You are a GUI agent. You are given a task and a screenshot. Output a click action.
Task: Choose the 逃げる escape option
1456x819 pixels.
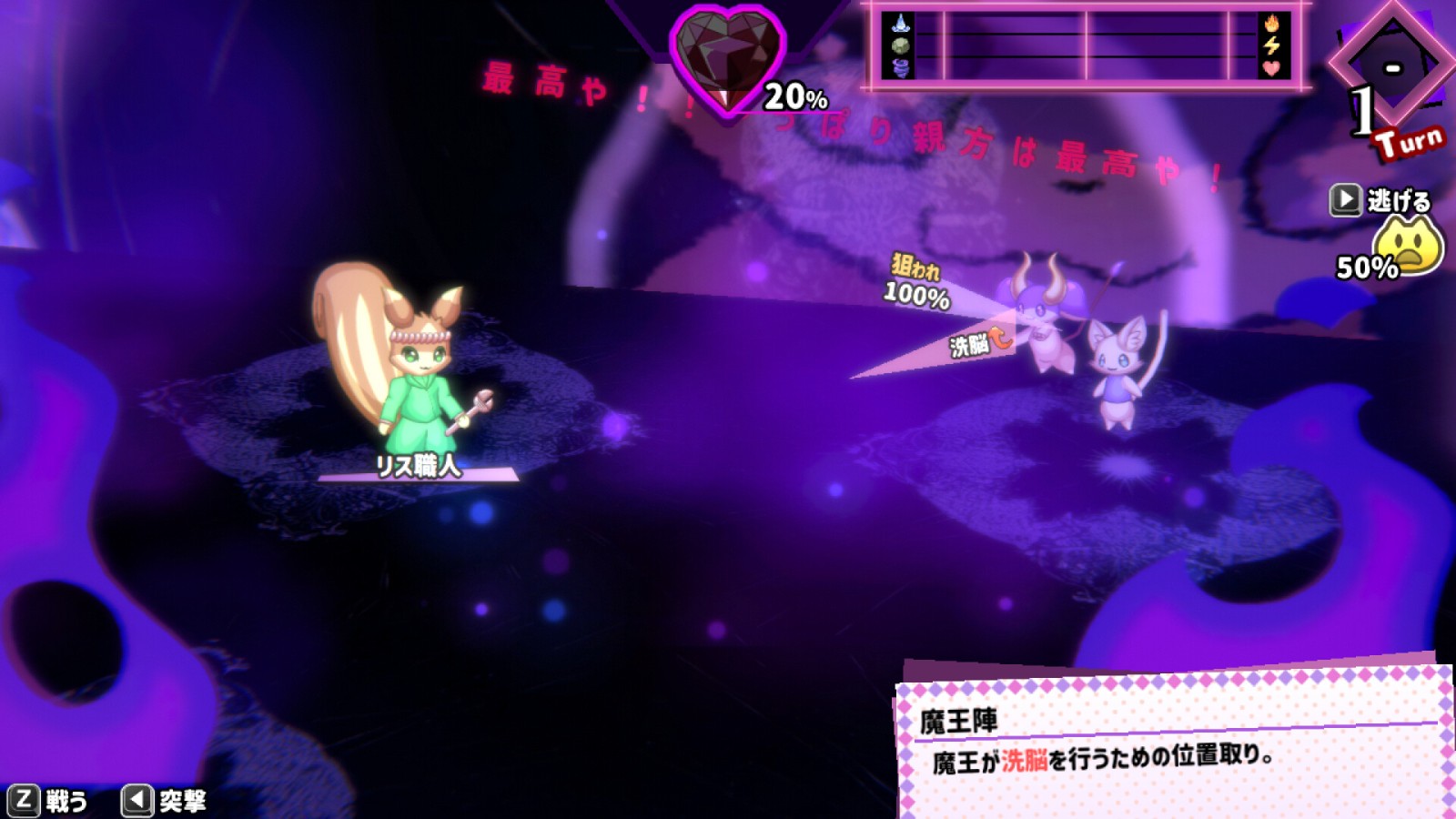click(1380, 200)
